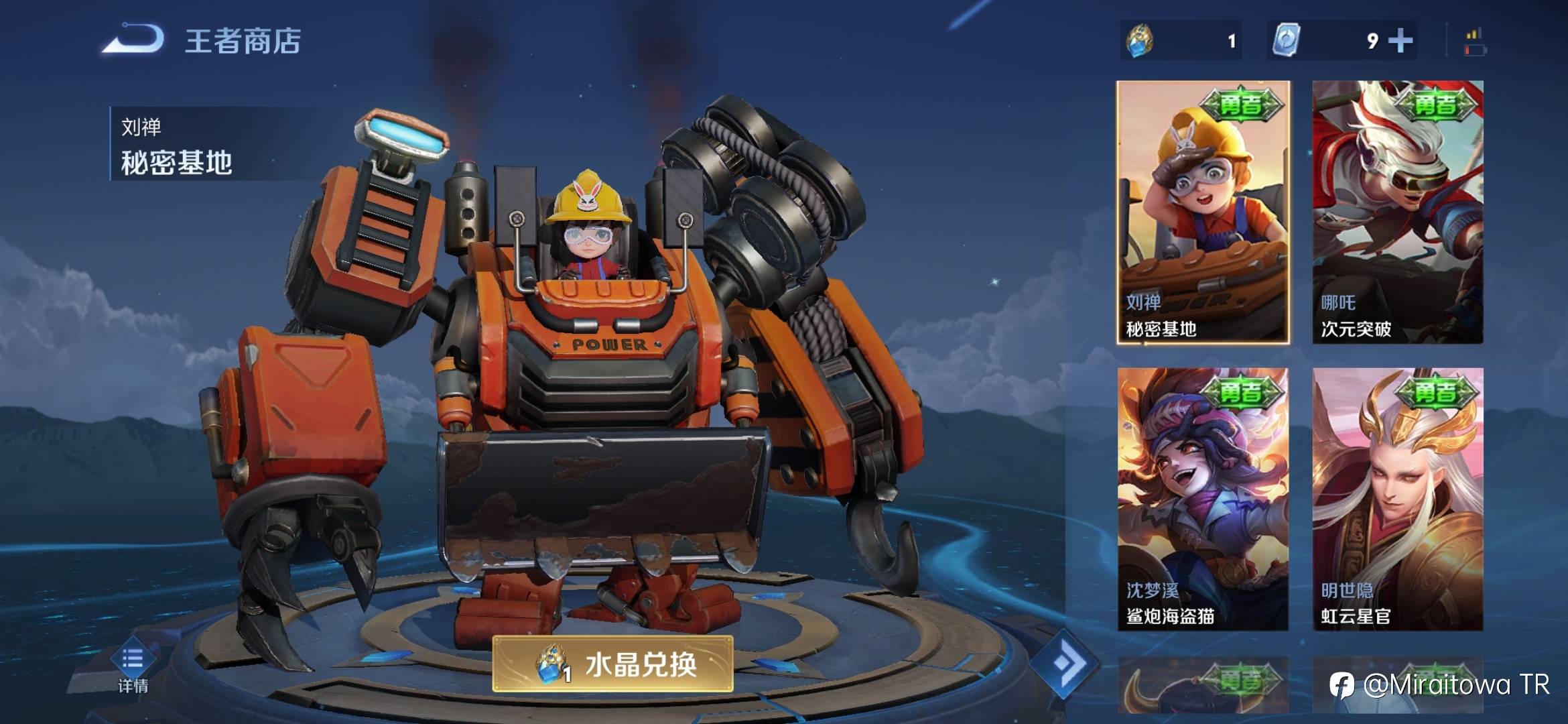The height and width of the screenshot is (724, 1568).
Task: Select the 刘禅 秘密基地 skin card
Action: (1203, 213)
